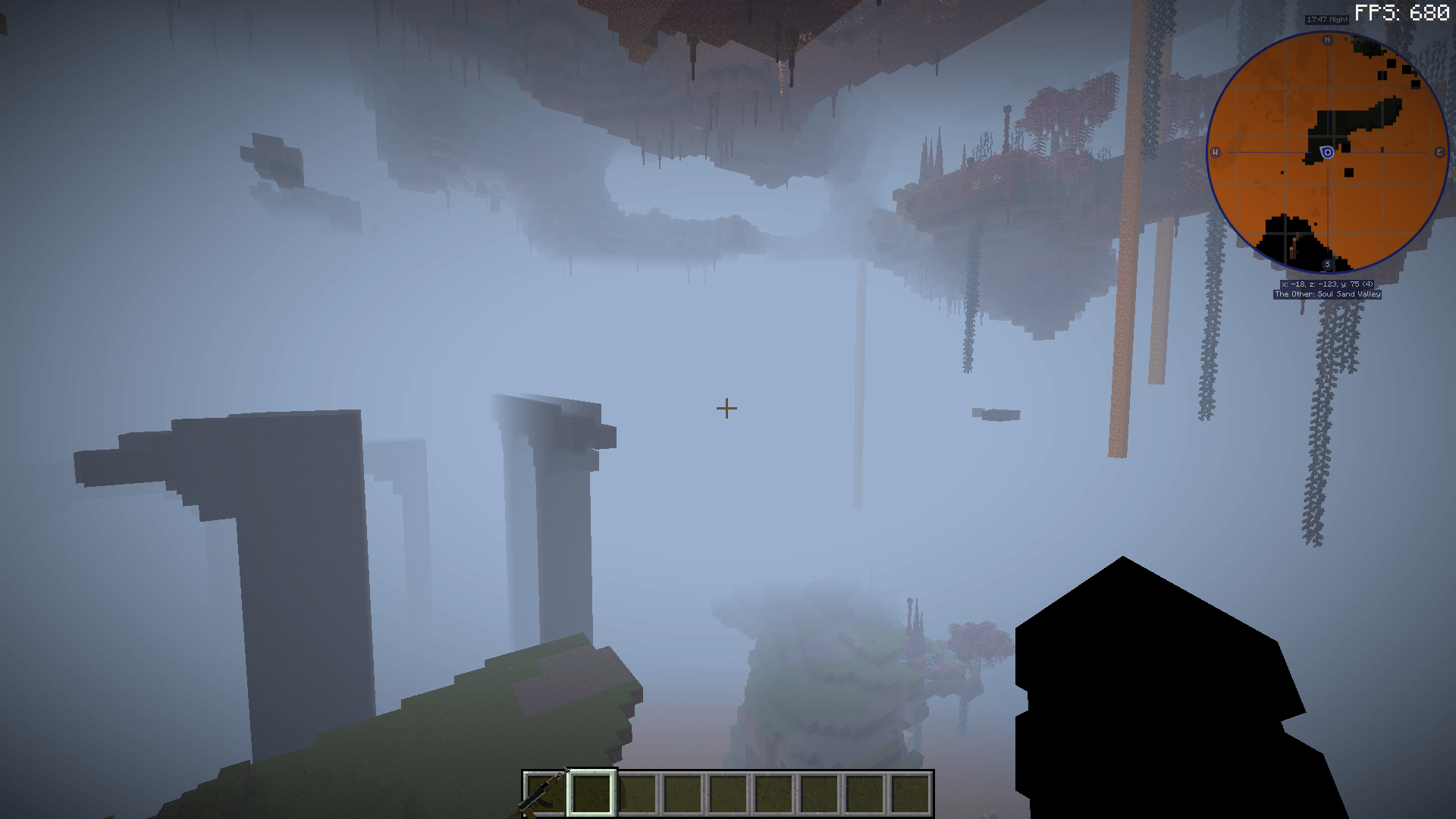Click the S compass marker on the minimap
Image resolution: width=1456 pixels, height=819 pixels.
tap(1327, 264)
